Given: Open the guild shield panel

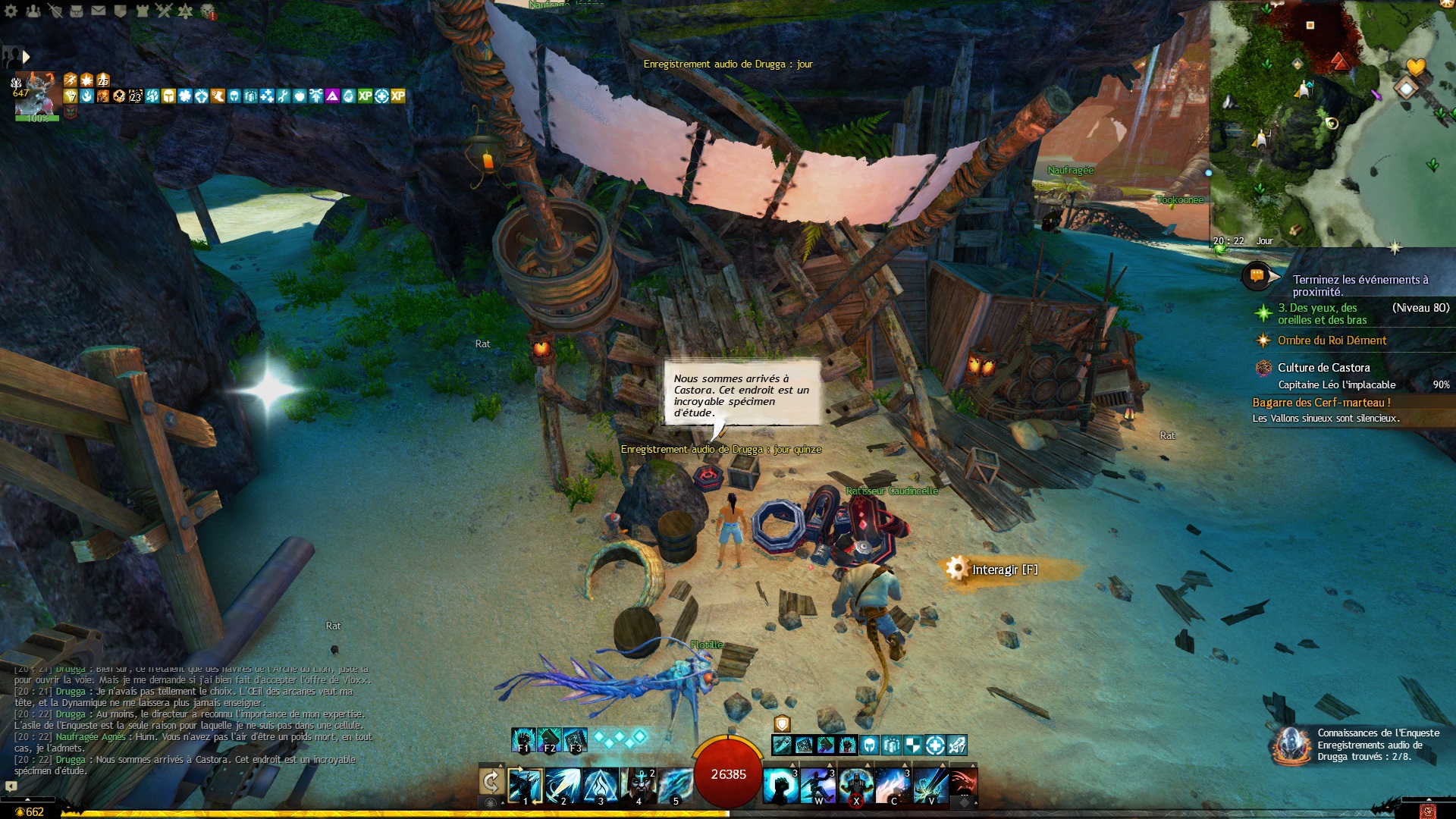Looking at the screenshot, I should point(121,11).
